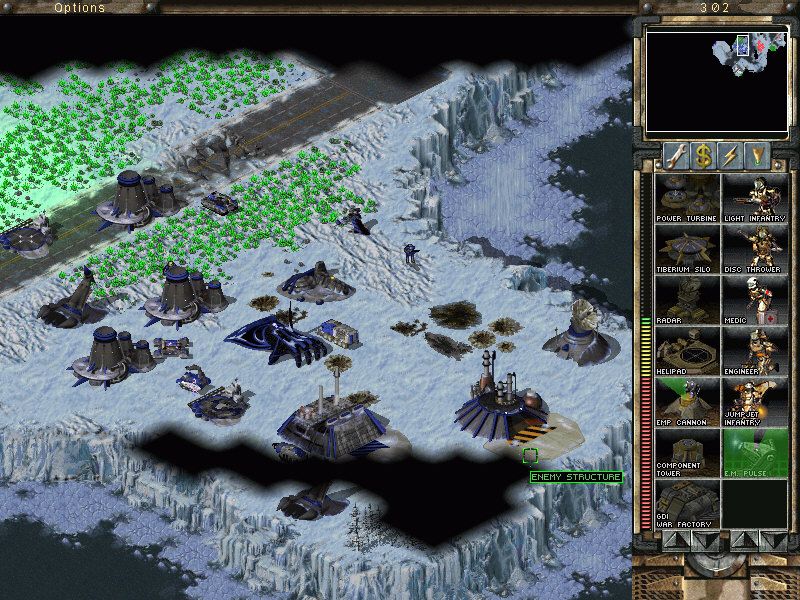
Task: Construct the Radar structure
Action: (687, 300)
